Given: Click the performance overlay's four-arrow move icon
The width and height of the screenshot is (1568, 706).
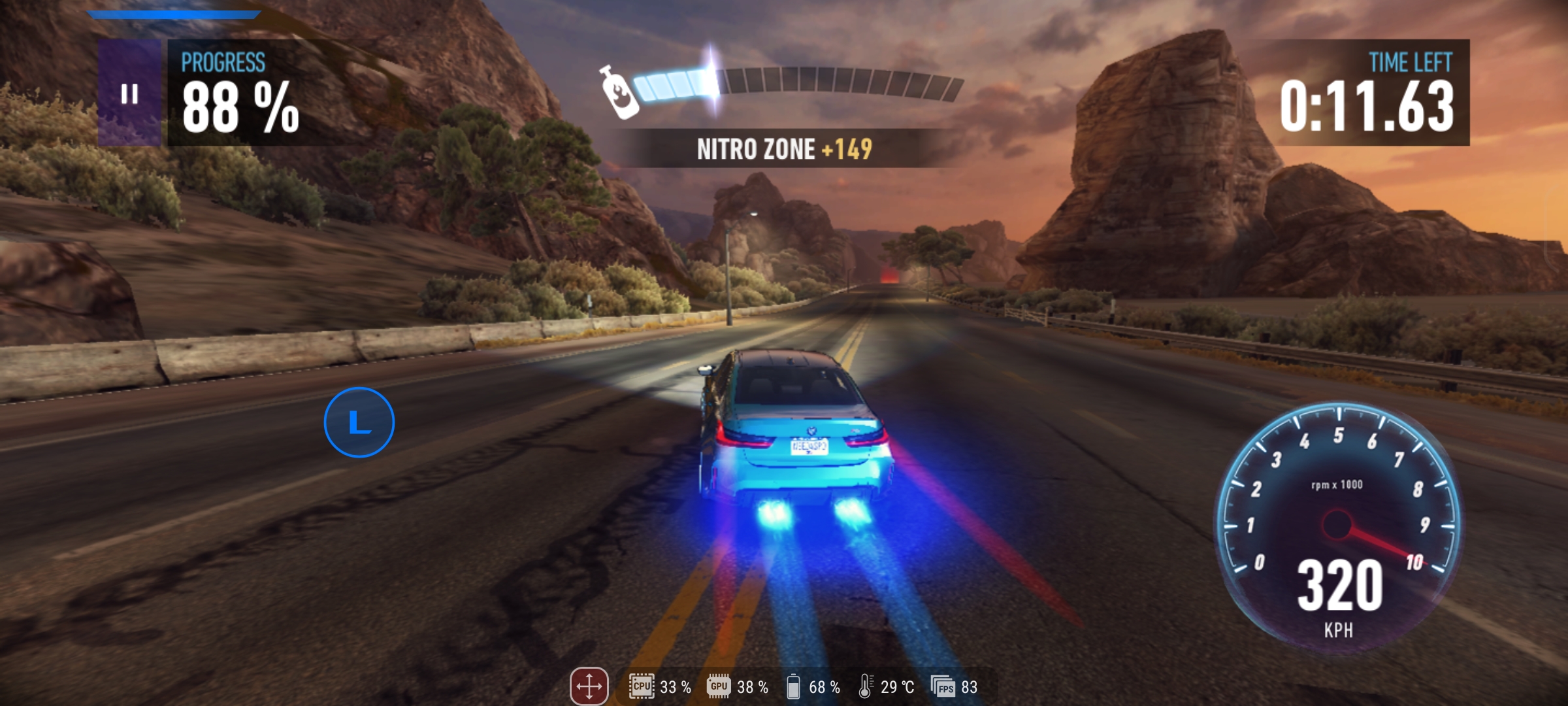Looking at the screenshot, I should pos(589,686).
